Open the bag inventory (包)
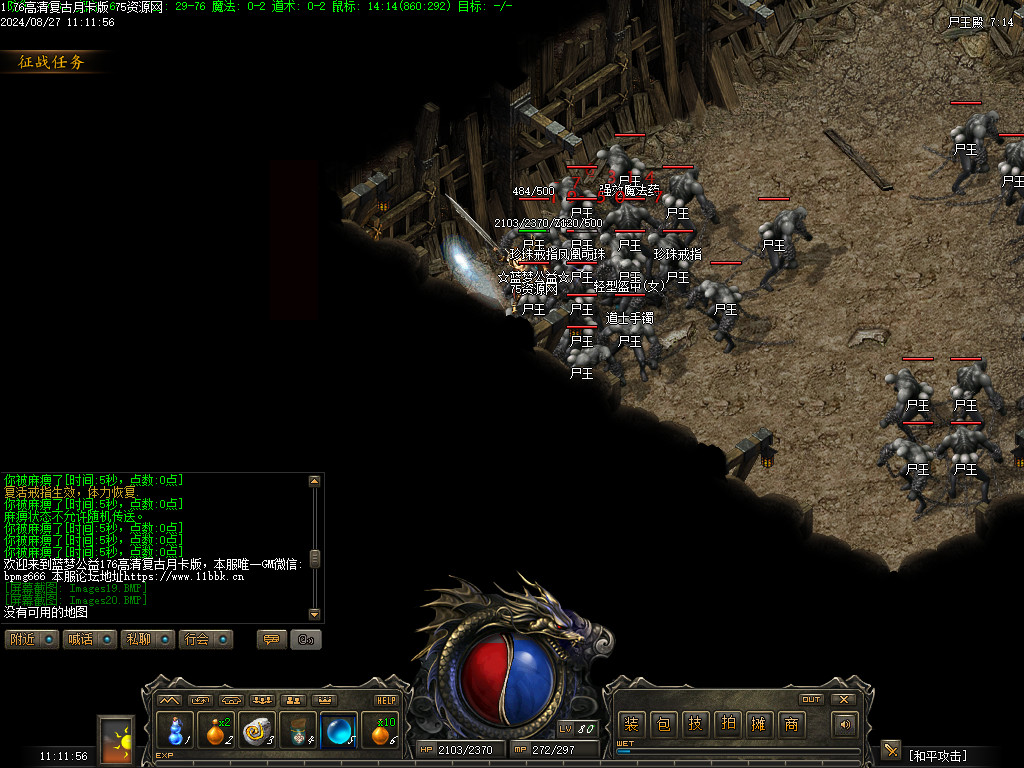 [x=663, y=725]
